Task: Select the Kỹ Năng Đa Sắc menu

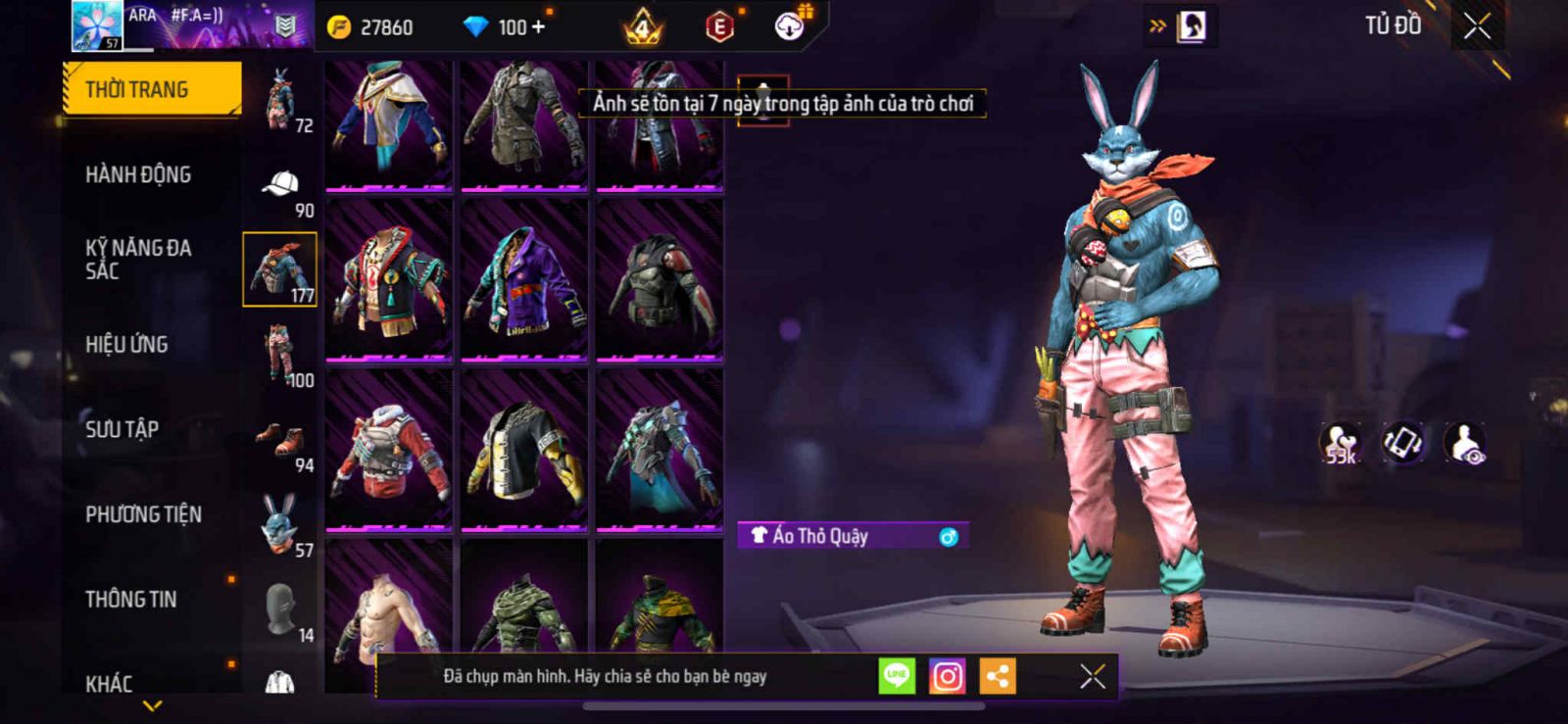Action: click(x=138, y=259)
